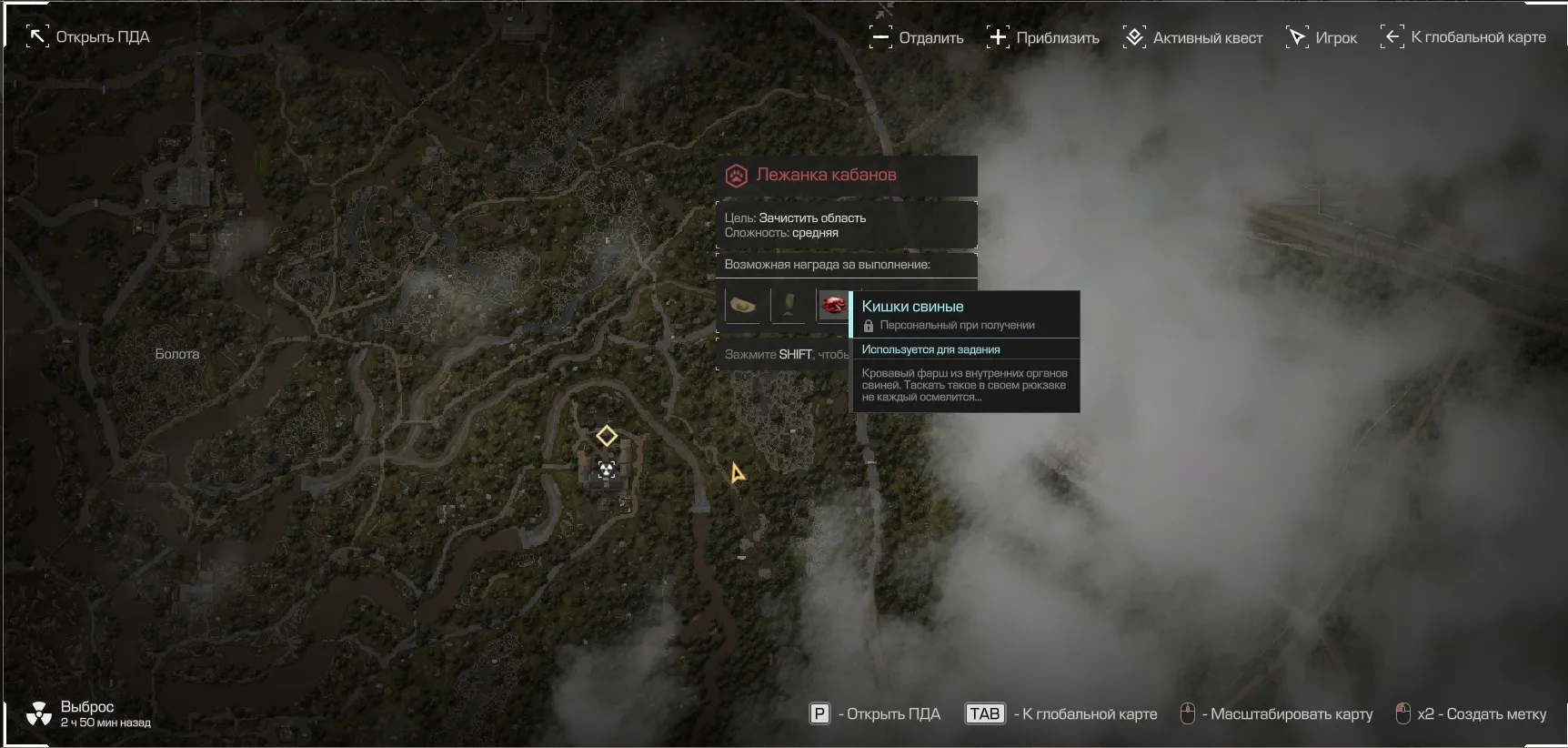Image resolution: width=1568 pixels, height=748 pixels.
Task: Select the dark green reward item icon
Action: tap(788, 306)
